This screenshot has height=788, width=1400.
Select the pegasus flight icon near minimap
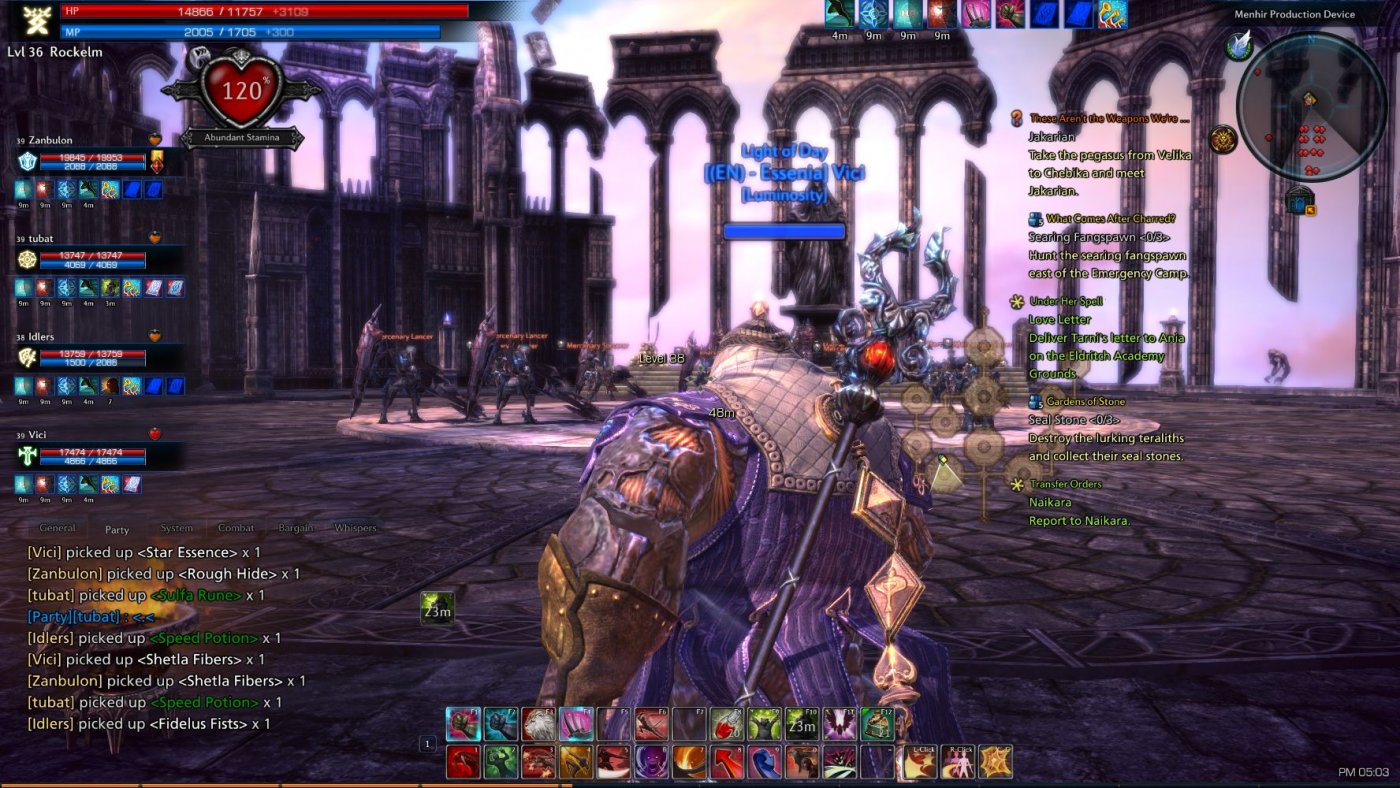click(x=1238, y=47)
